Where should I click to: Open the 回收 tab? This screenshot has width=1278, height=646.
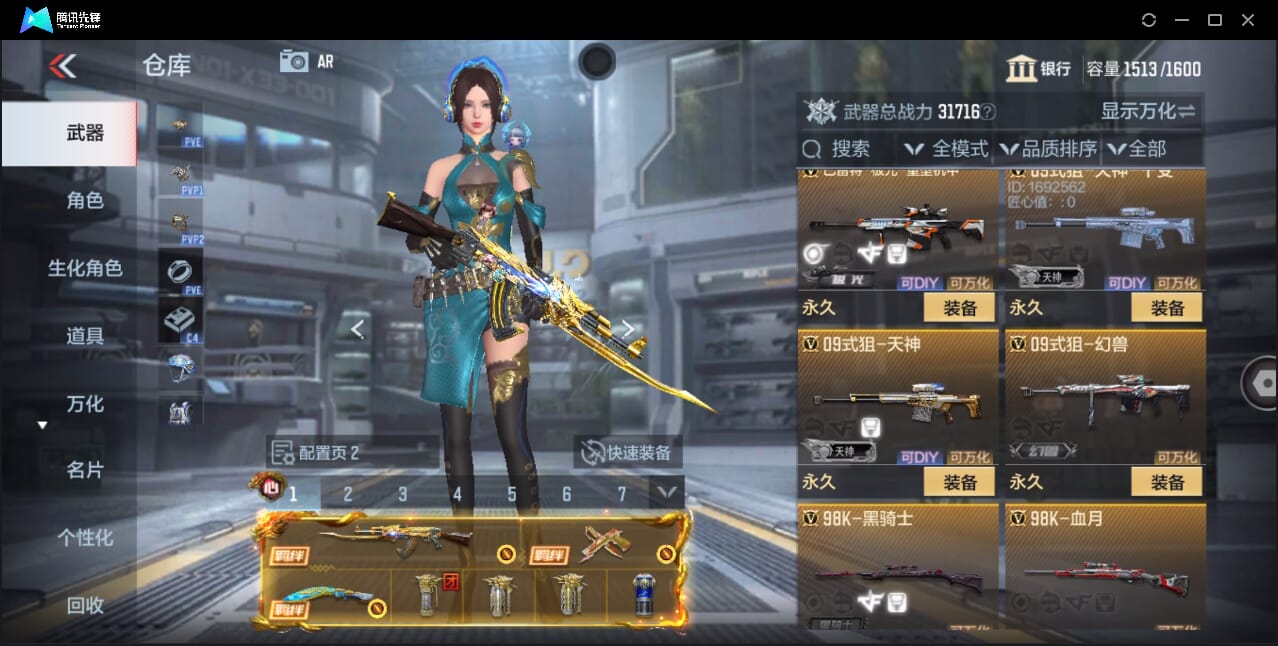tap(85, 605)
